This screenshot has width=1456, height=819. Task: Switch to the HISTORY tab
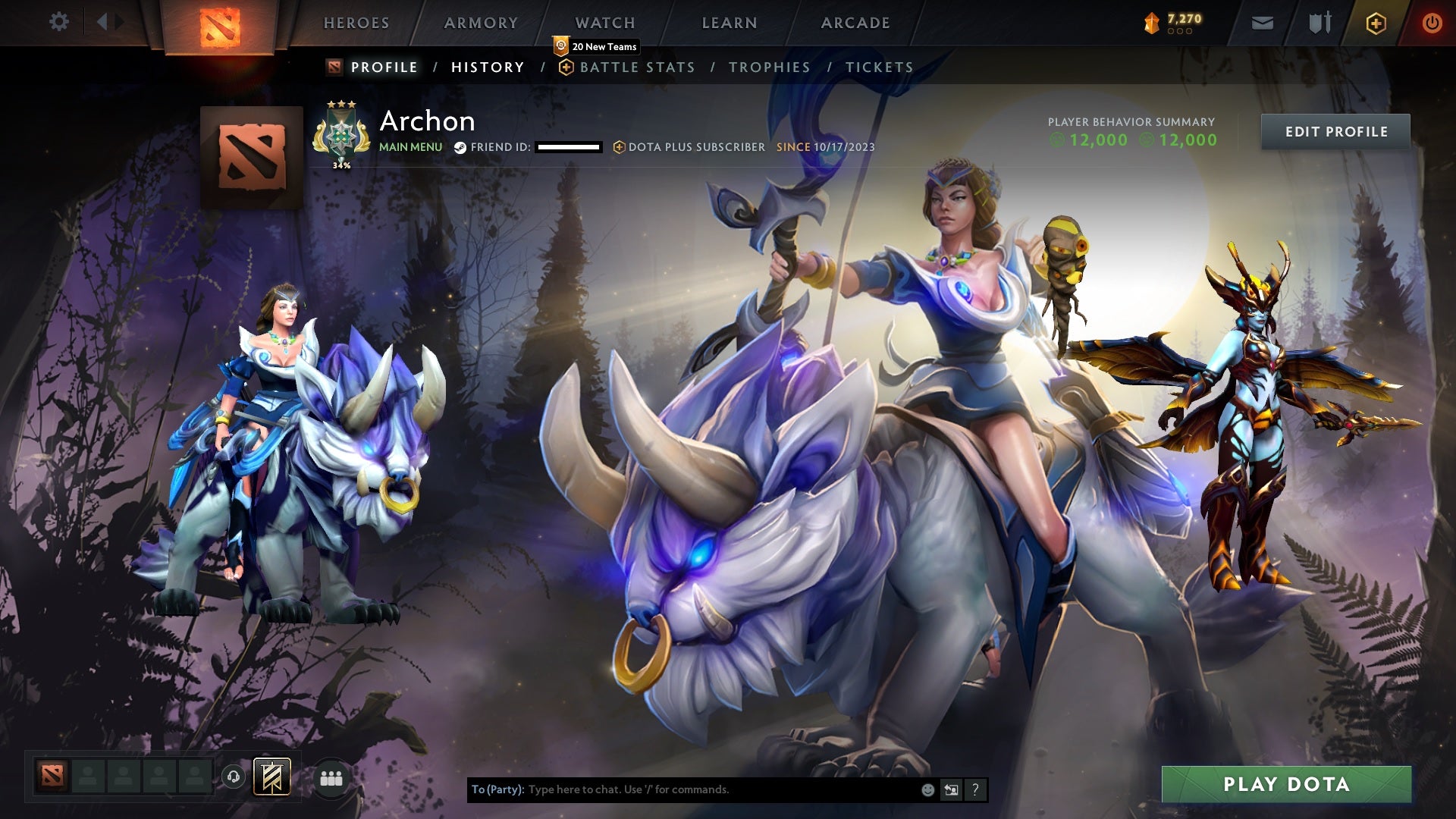(488, 67)
